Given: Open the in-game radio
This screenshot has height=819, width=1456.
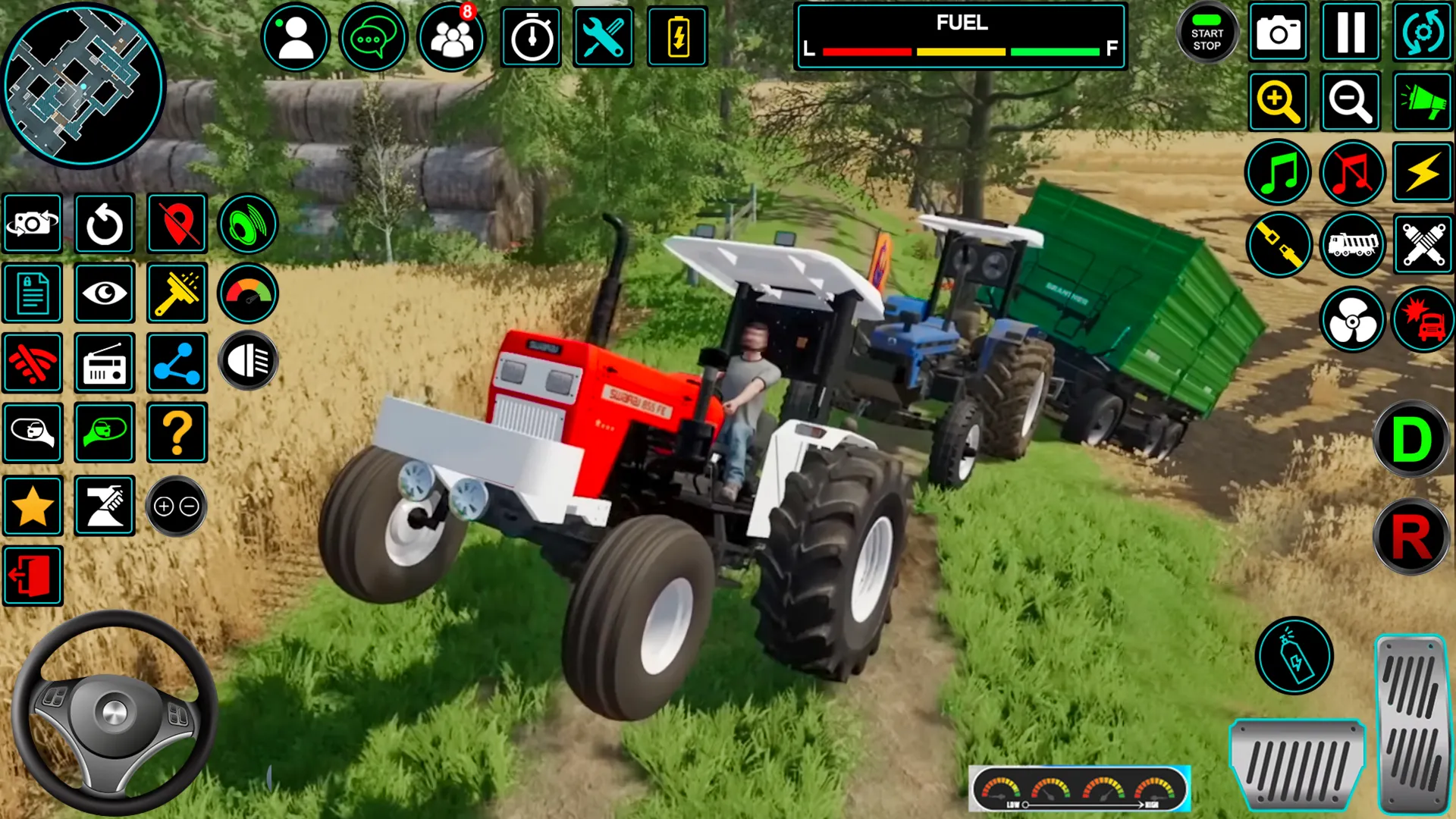Looking at the screenshot, I should [105, 364].
